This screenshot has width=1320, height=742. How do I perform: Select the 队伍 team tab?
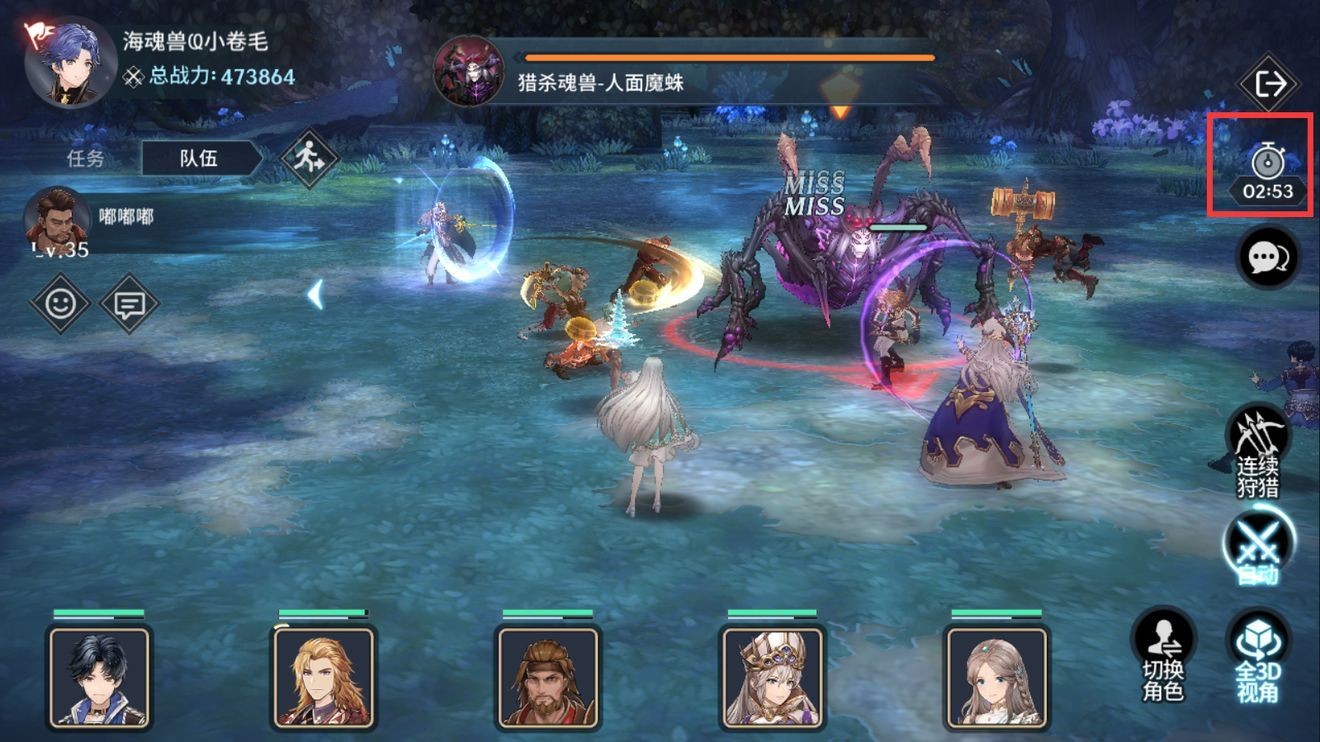(x=199, y=158)
